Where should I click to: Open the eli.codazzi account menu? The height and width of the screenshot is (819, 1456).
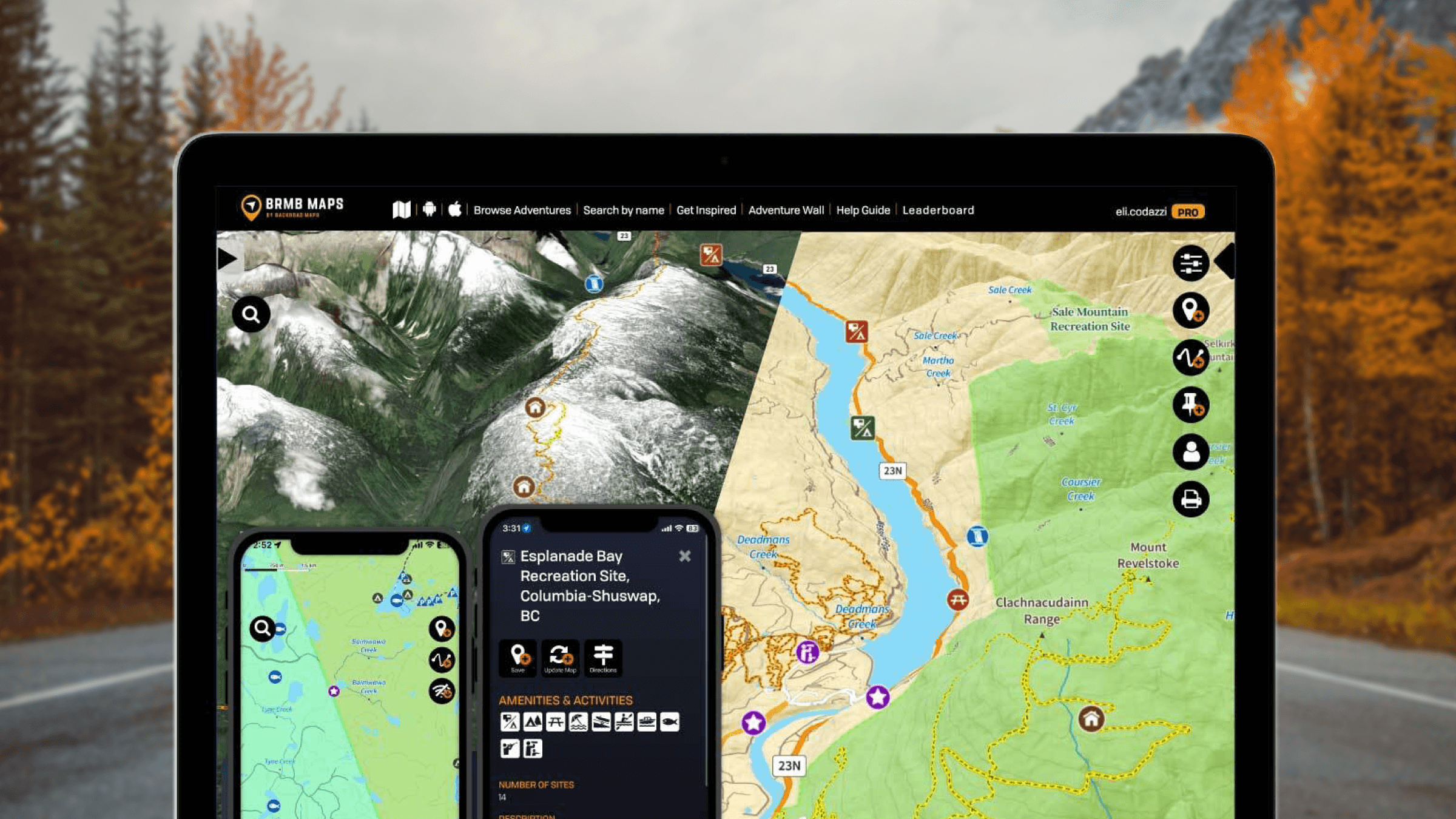[1141, 212]
